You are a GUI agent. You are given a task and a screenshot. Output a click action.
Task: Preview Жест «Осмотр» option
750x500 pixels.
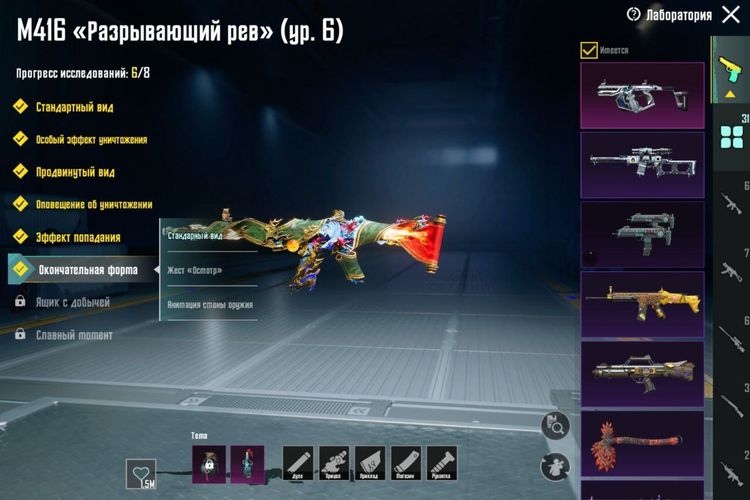[195, 270]
